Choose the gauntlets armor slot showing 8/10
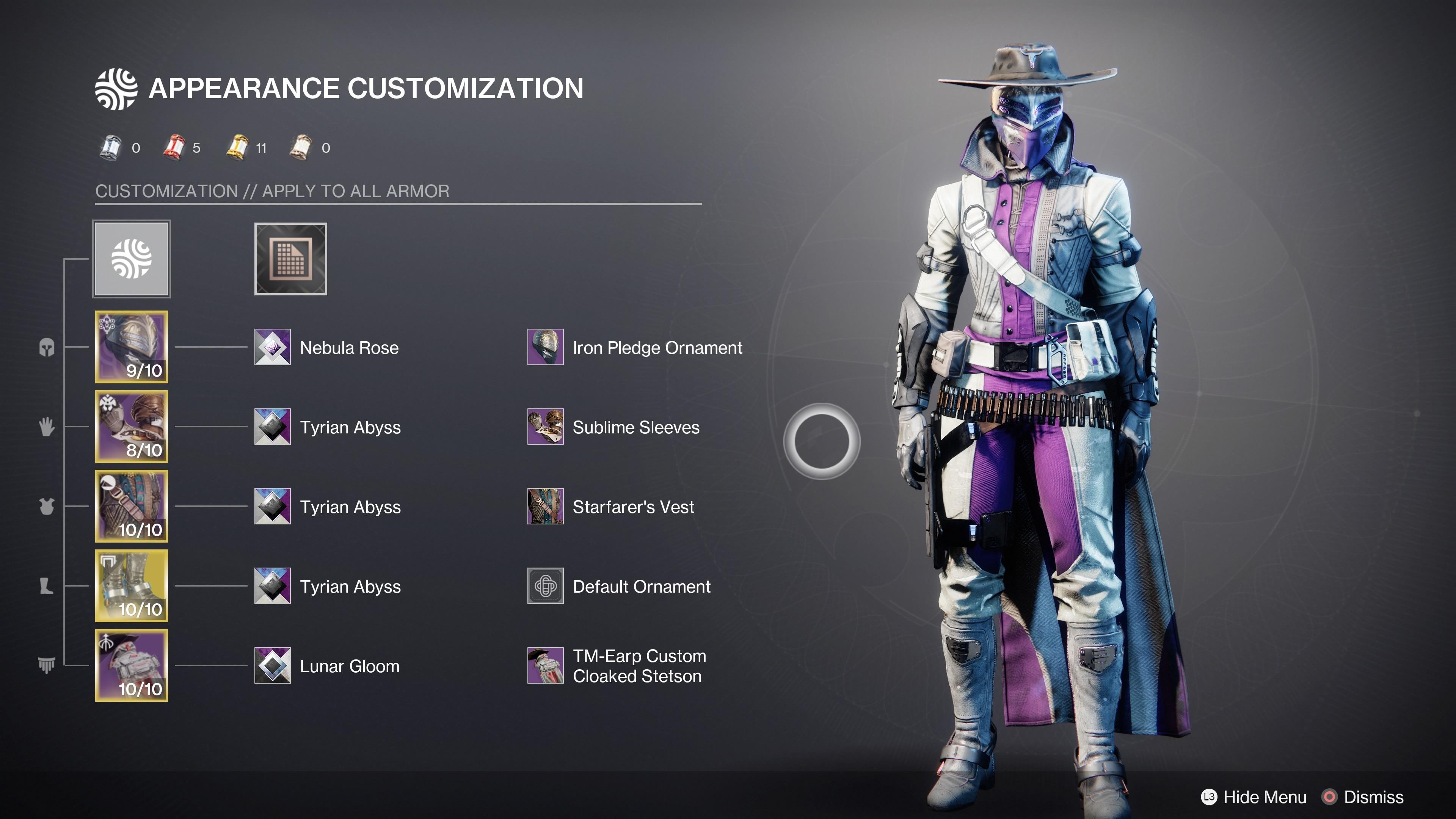 click(x=131, y=426)
